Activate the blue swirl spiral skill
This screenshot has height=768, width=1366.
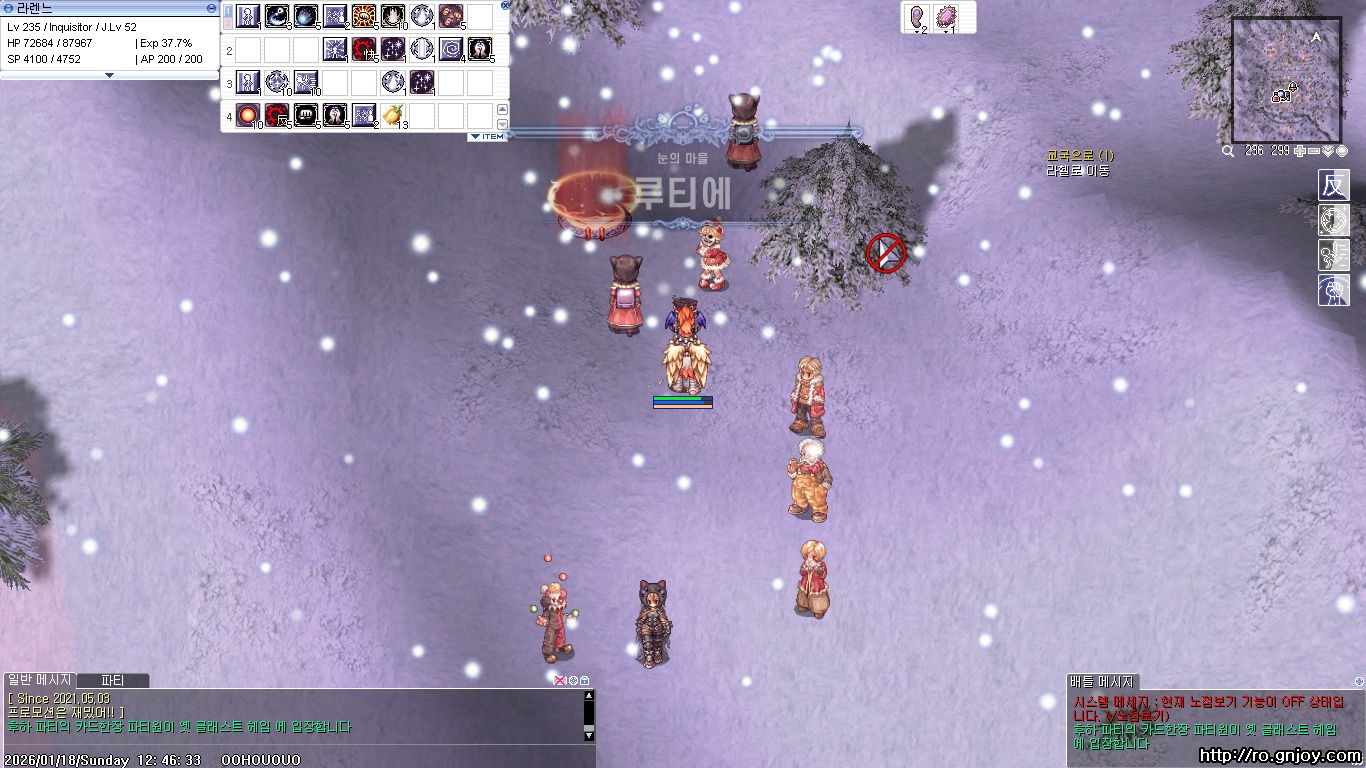click(451, 49)
